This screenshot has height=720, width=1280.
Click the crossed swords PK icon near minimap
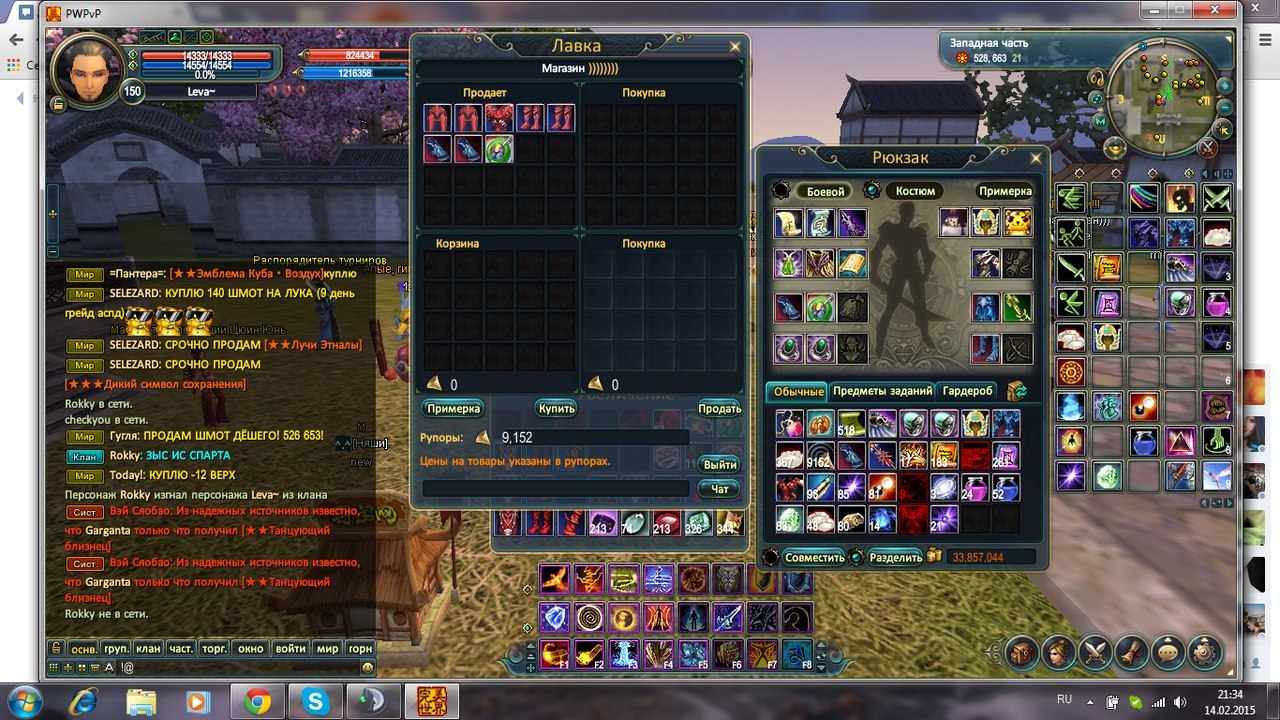coord(1207,148)
